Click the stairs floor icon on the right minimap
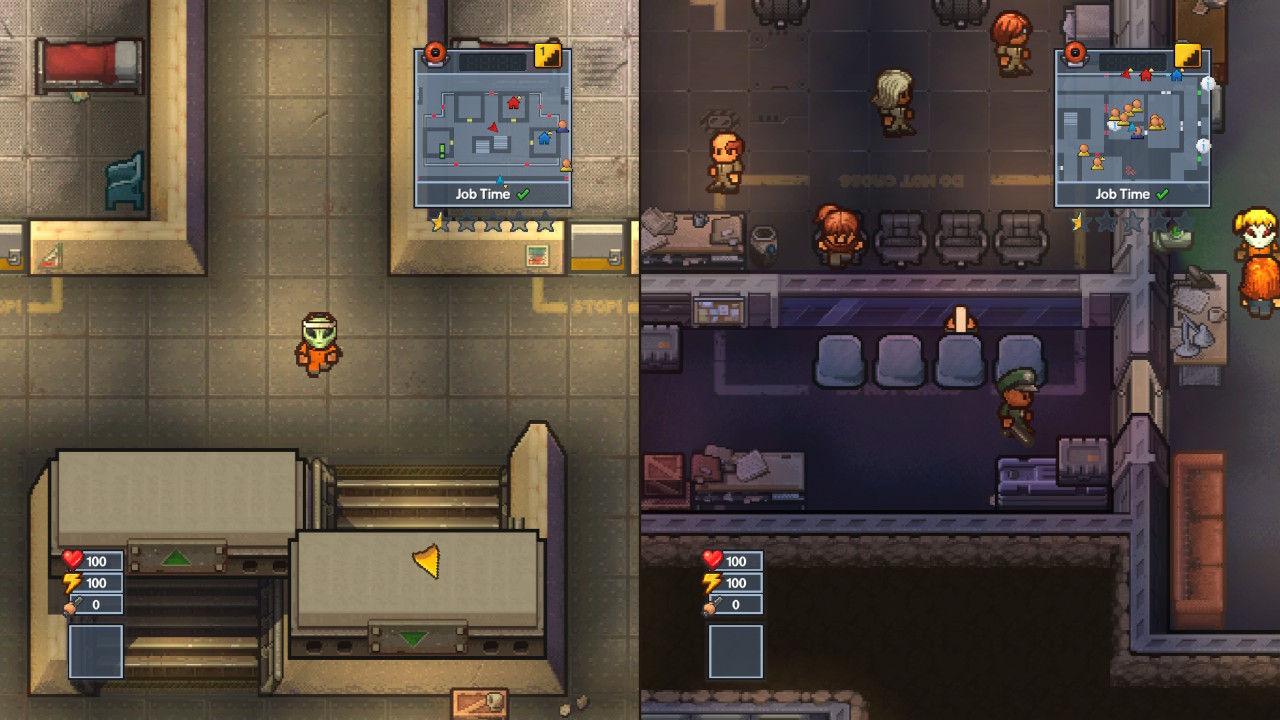 1186,57
